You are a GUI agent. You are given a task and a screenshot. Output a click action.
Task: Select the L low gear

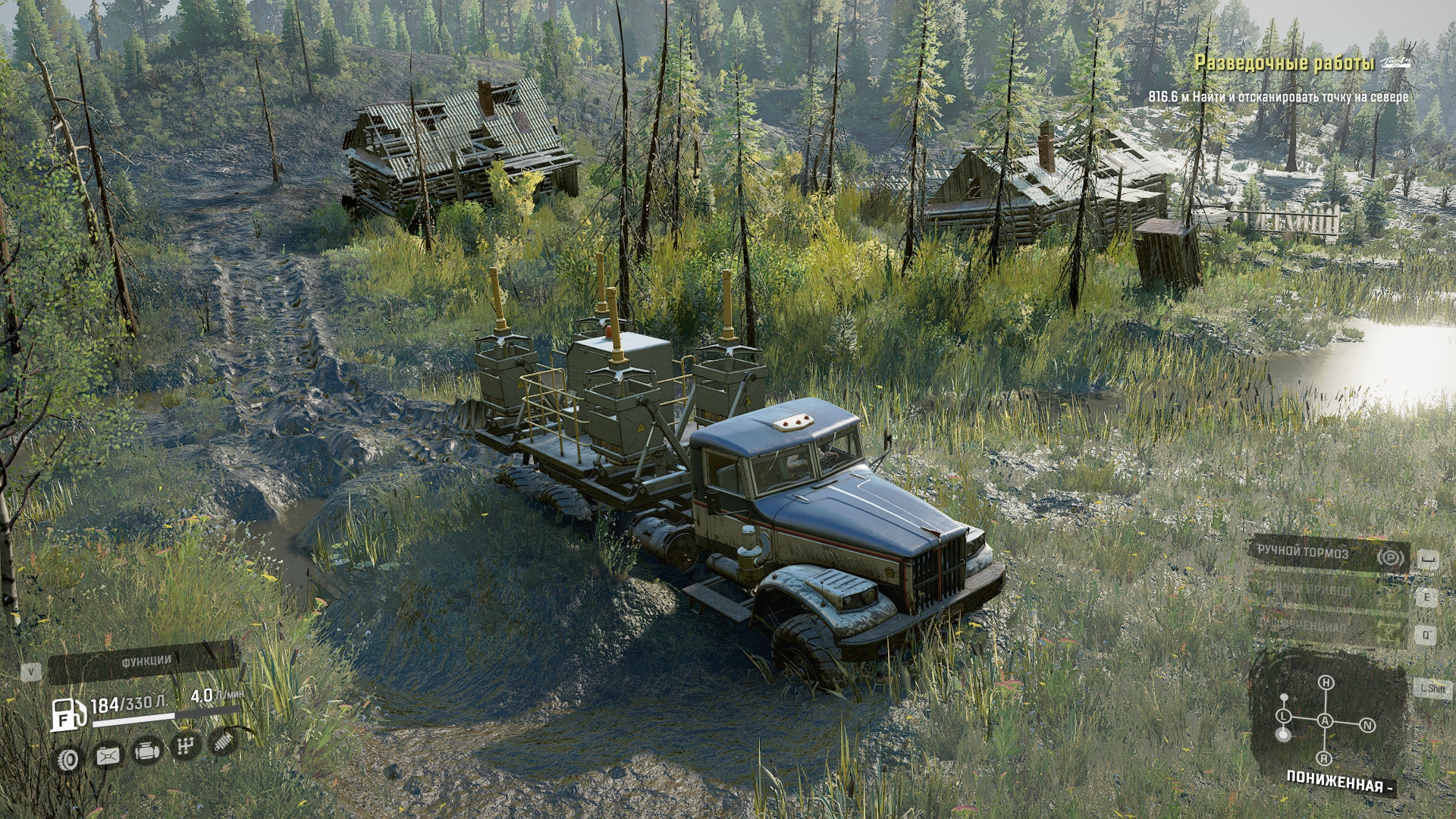click(x=1284, y=716)
